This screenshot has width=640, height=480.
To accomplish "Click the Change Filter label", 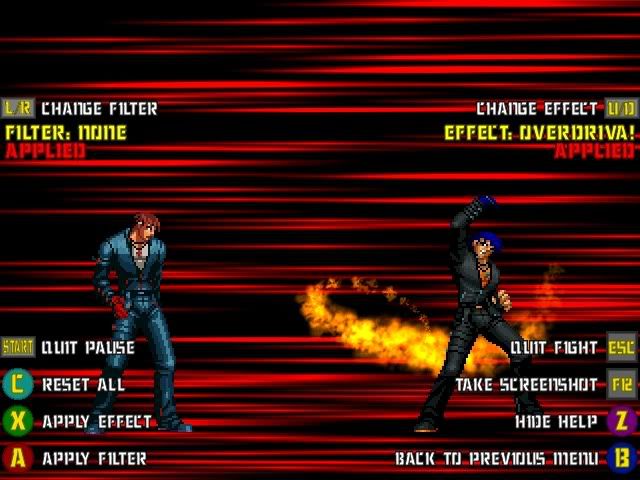I will tap(99, 108).
